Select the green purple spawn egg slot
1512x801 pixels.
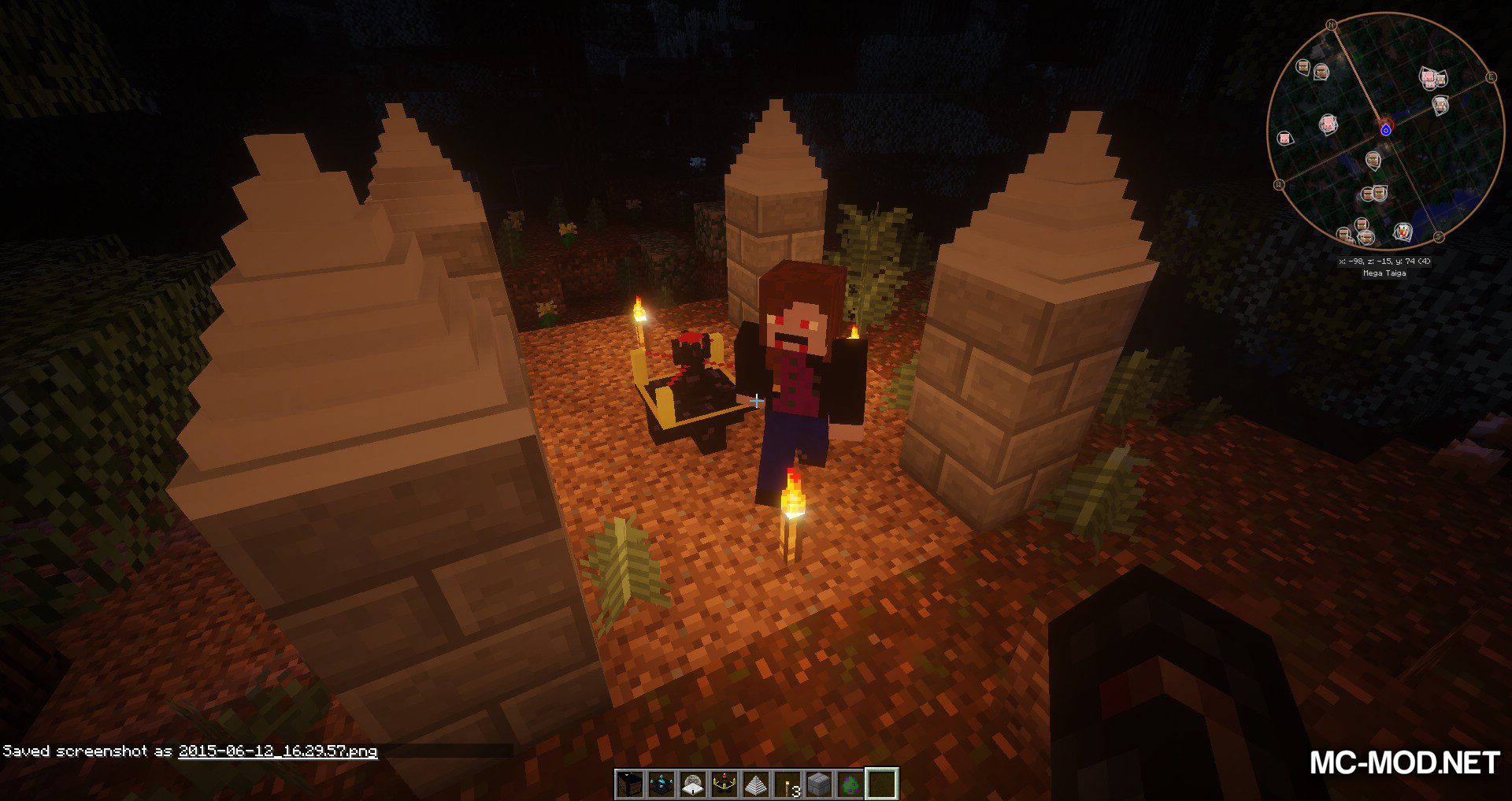(x=850, y=784)
